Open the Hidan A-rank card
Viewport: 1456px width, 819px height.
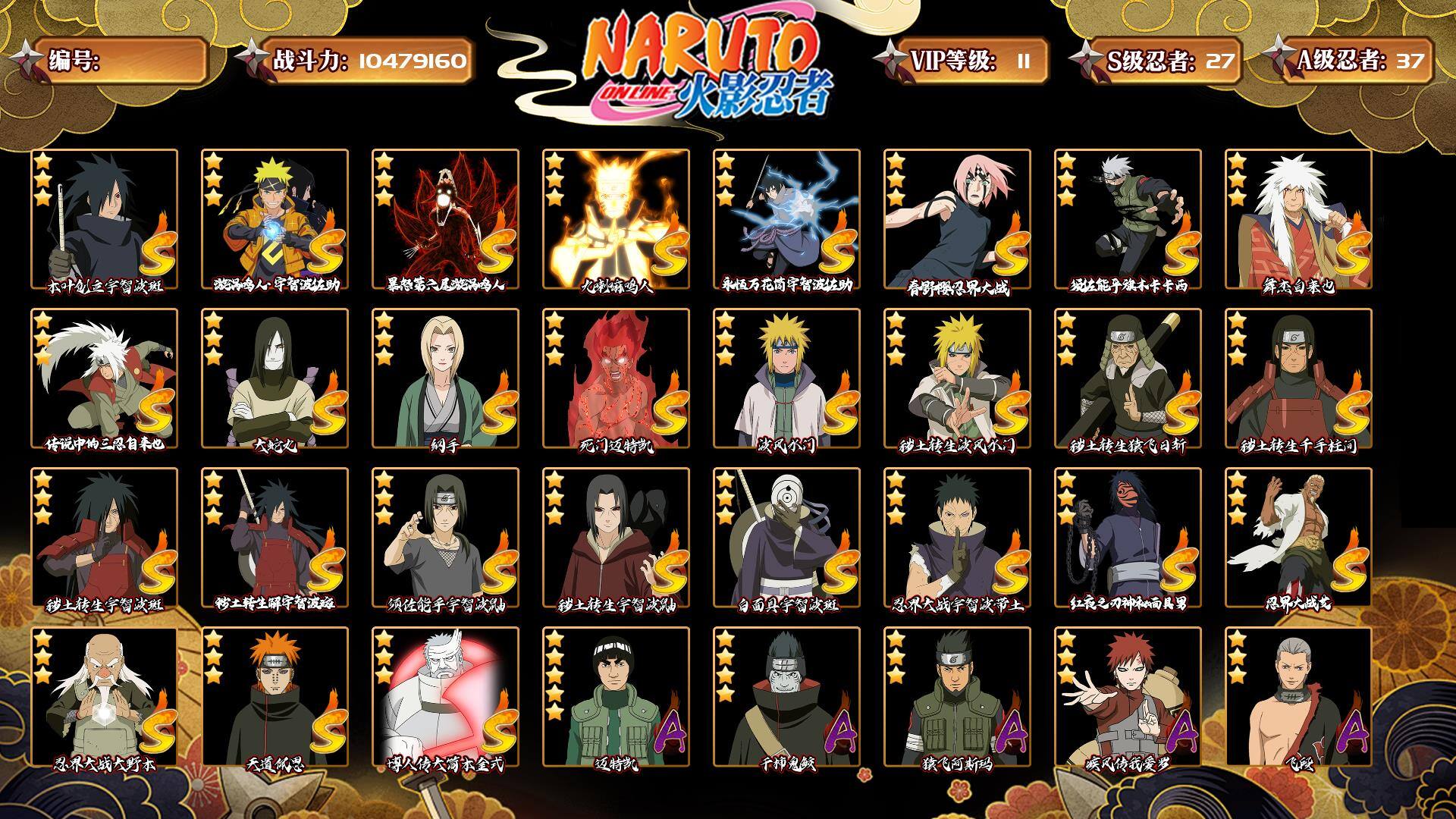coord(1298,697)
